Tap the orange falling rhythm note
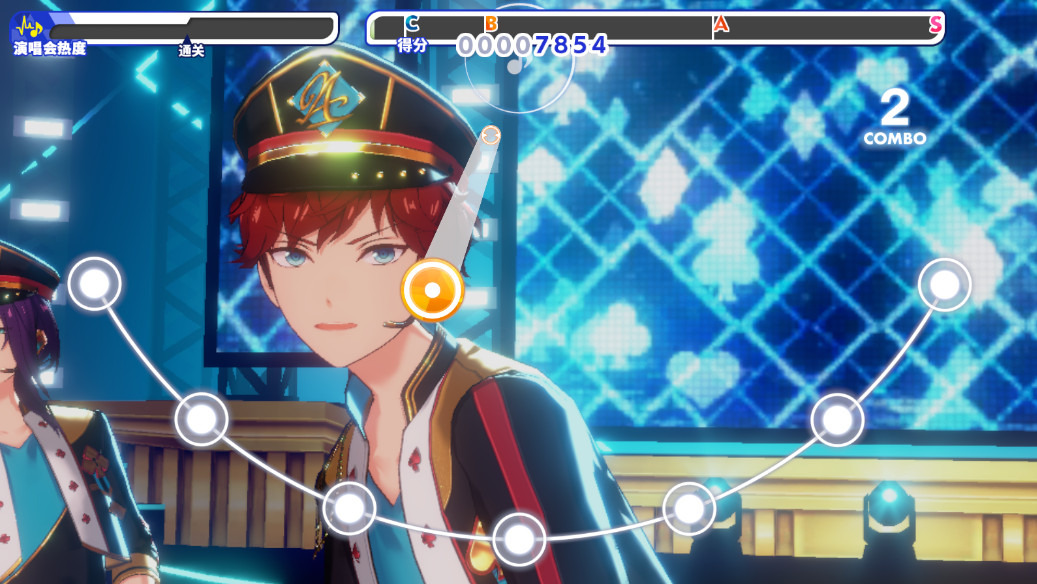 click(x=432, y=290)
